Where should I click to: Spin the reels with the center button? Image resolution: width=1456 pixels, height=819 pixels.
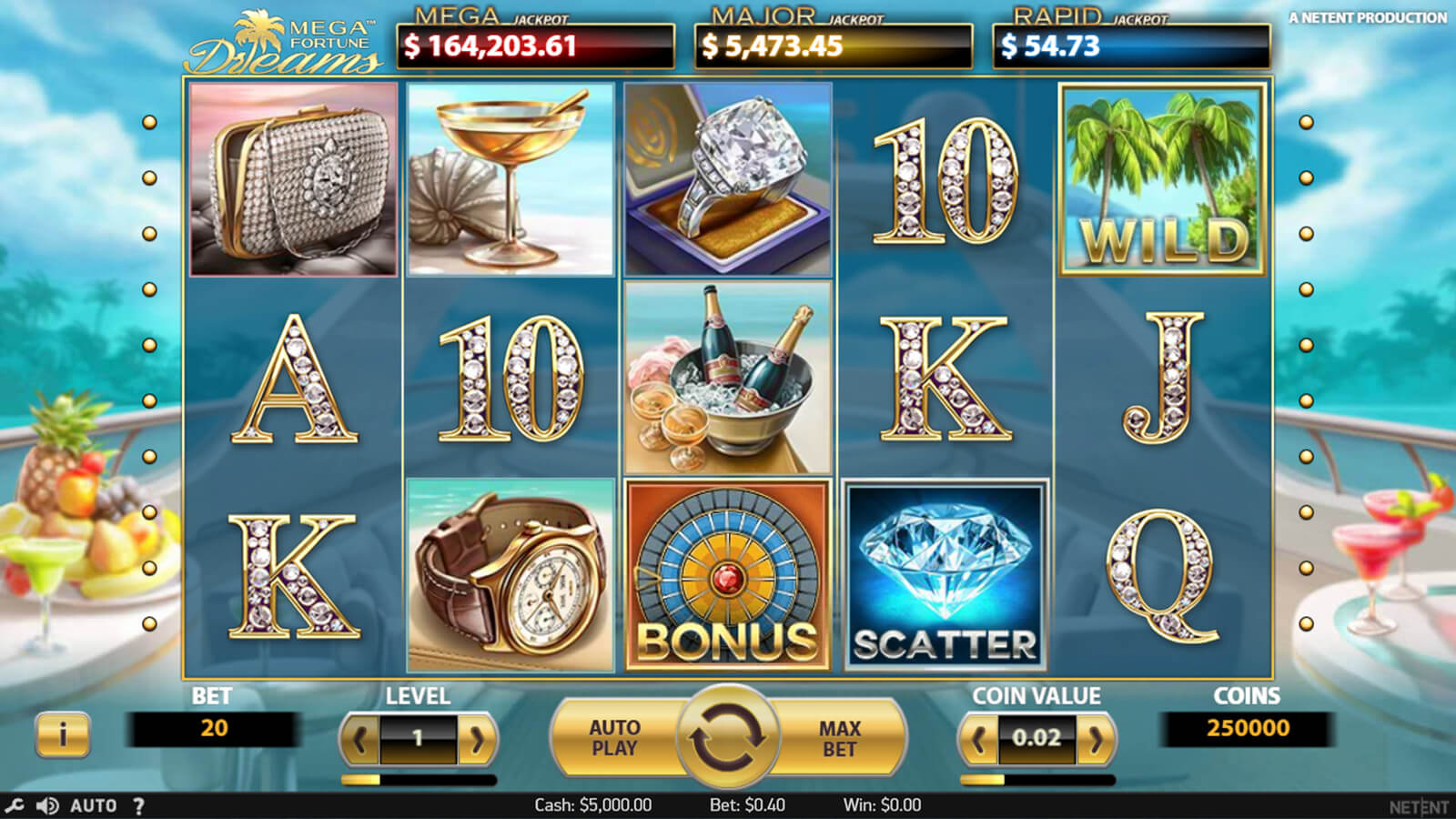click(x=727, y=737)
